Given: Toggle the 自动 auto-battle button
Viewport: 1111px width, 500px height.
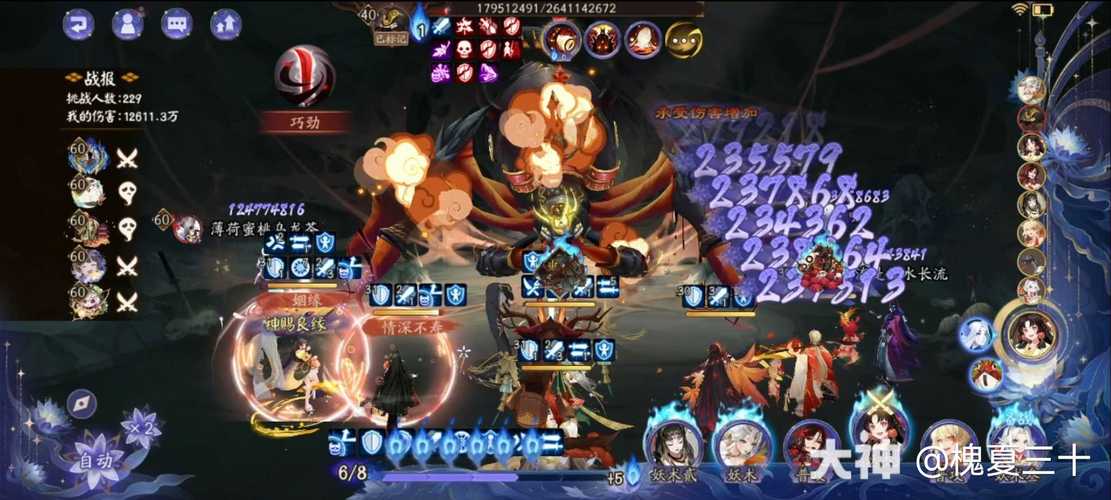Looking at the screenshot, I should tap(96, 461).
